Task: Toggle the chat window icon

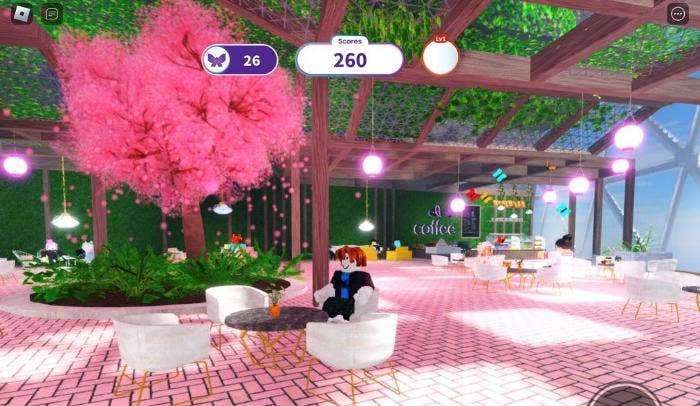Action: click(52, 14)
